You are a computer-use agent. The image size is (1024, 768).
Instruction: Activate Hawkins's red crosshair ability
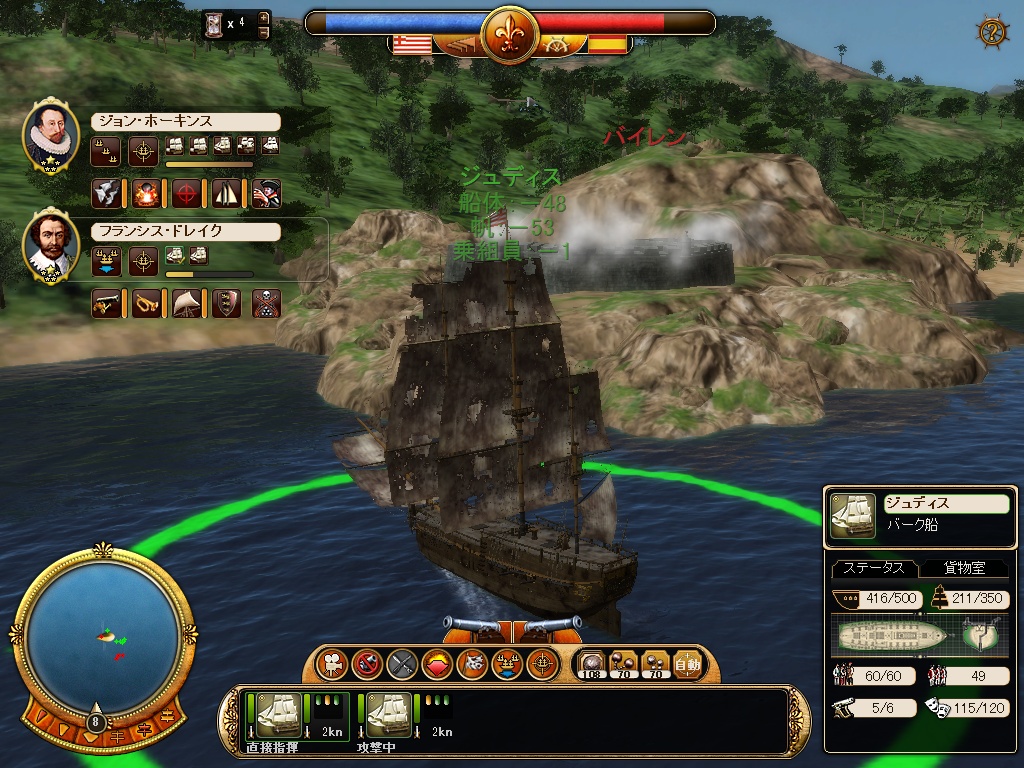pyautogui.click(x=186, y=193)
